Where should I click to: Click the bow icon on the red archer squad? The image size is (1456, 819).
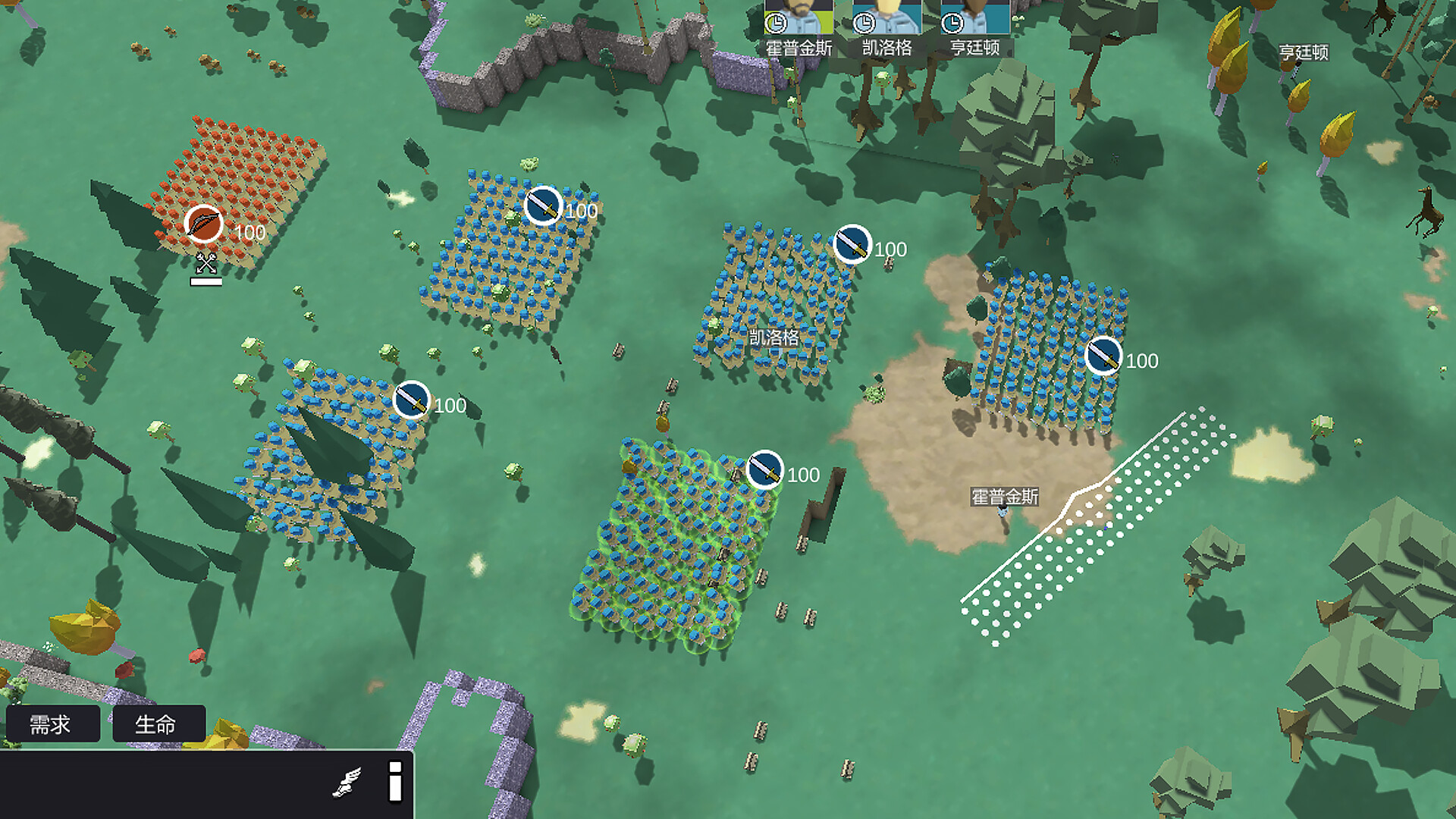201,224
